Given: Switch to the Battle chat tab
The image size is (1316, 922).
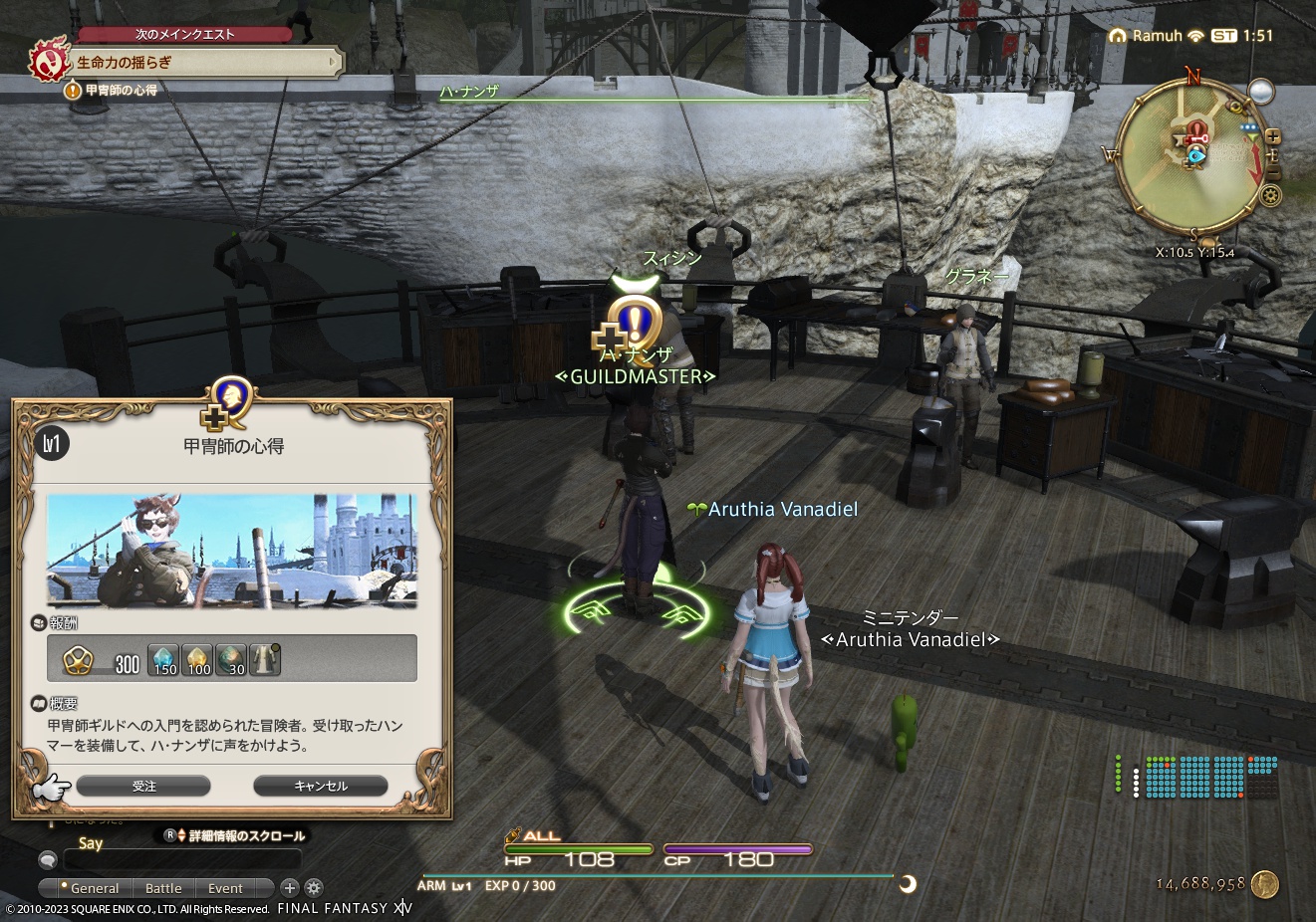Looking at the screenshot, I should tap(163, 887).
